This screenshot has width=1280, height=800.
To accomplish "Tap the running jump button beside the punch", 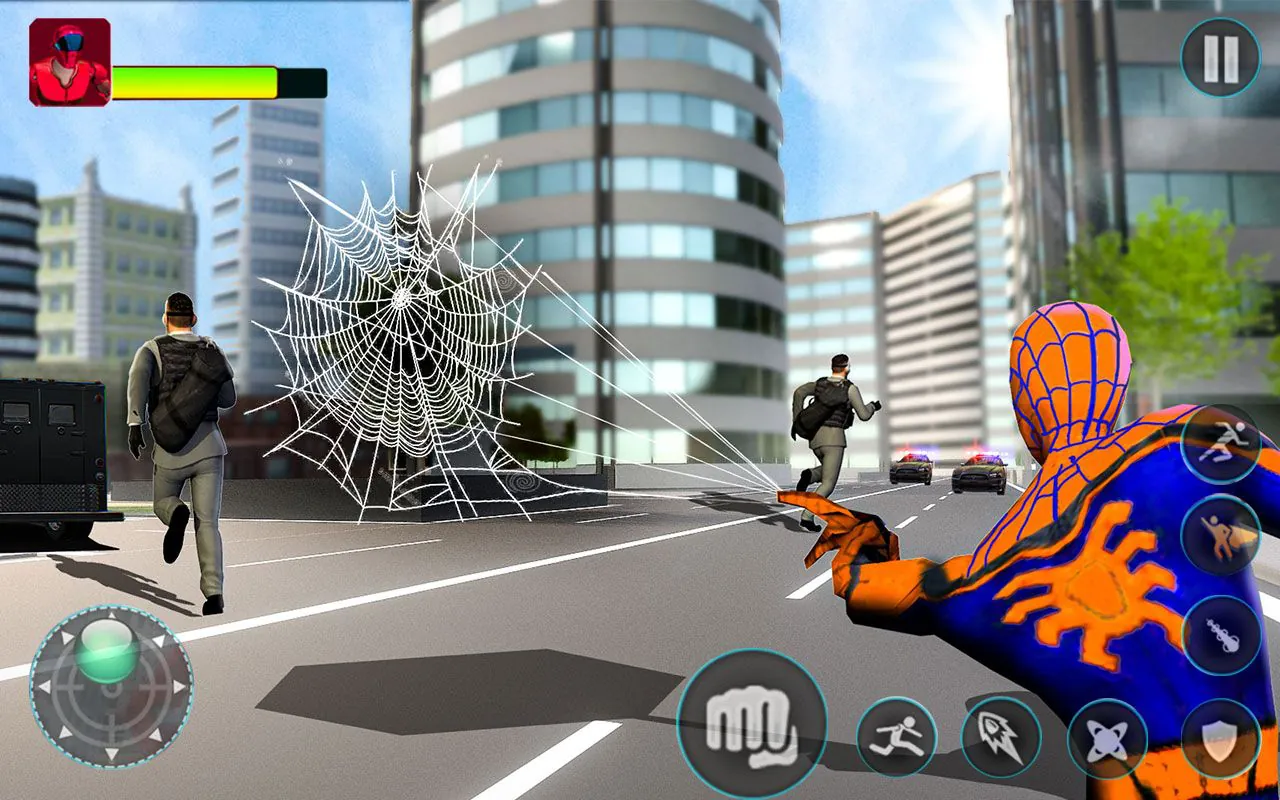I will click(896, 736).
